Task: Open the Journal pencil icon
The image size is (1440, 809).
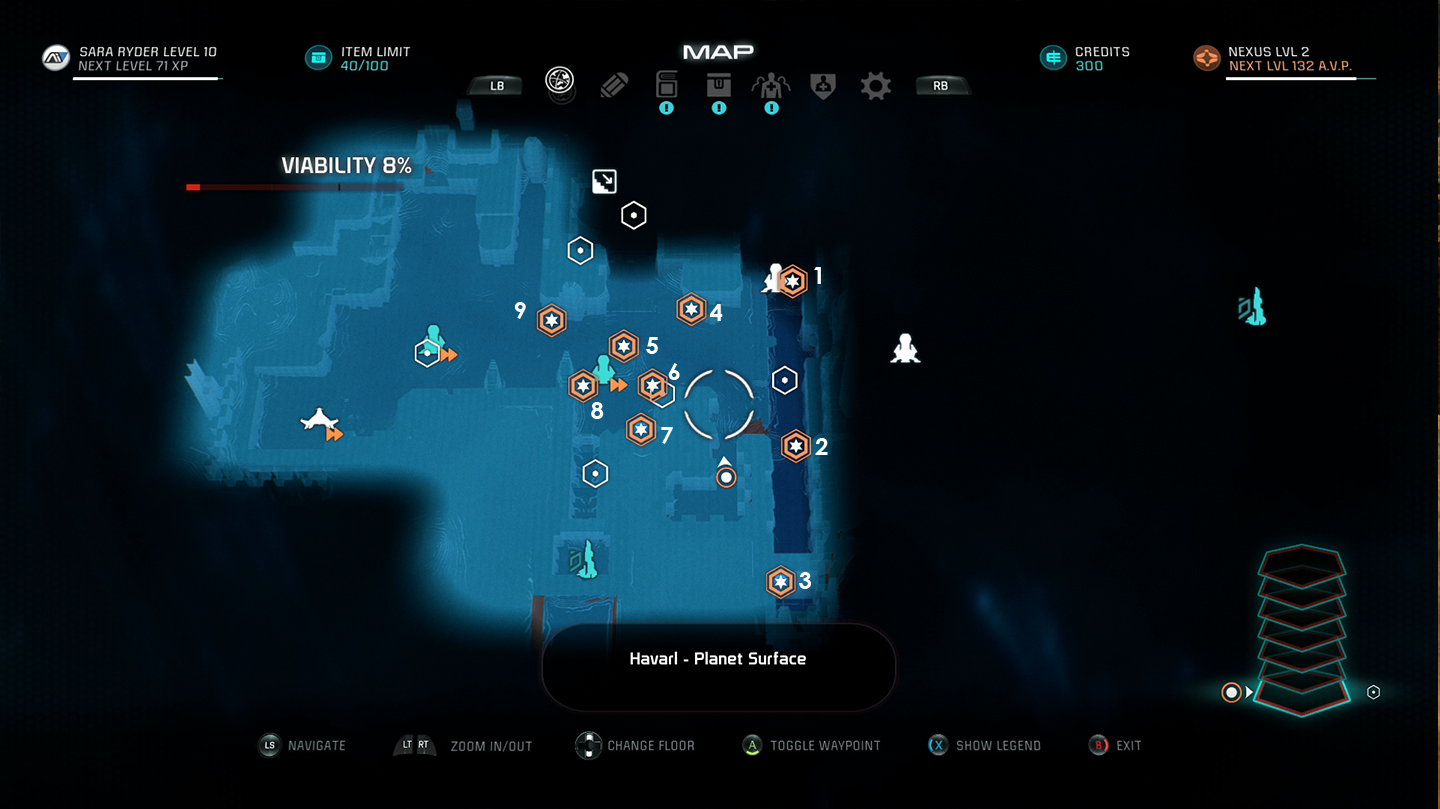Action: pos(613,85)
